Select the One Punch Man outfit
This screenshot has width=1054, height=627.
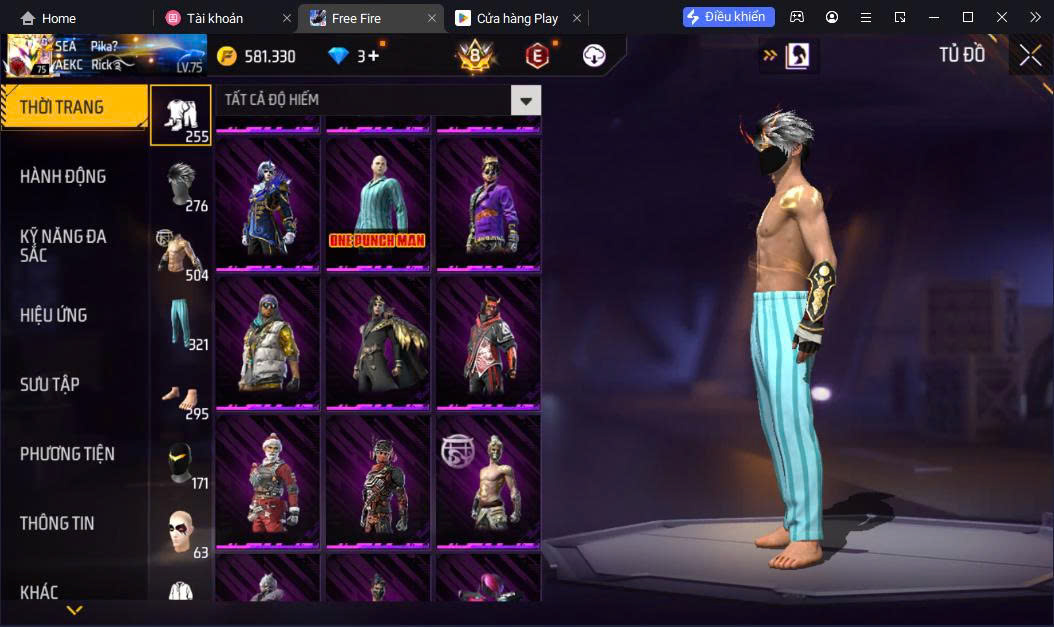(x=378, y=205)
